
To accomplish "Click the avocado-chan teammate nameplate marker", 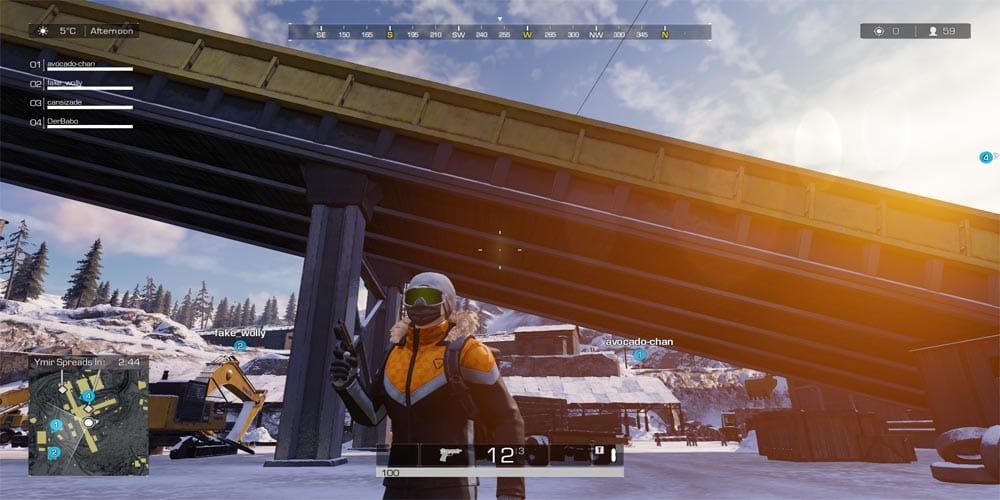I will [x=640, y=354].
